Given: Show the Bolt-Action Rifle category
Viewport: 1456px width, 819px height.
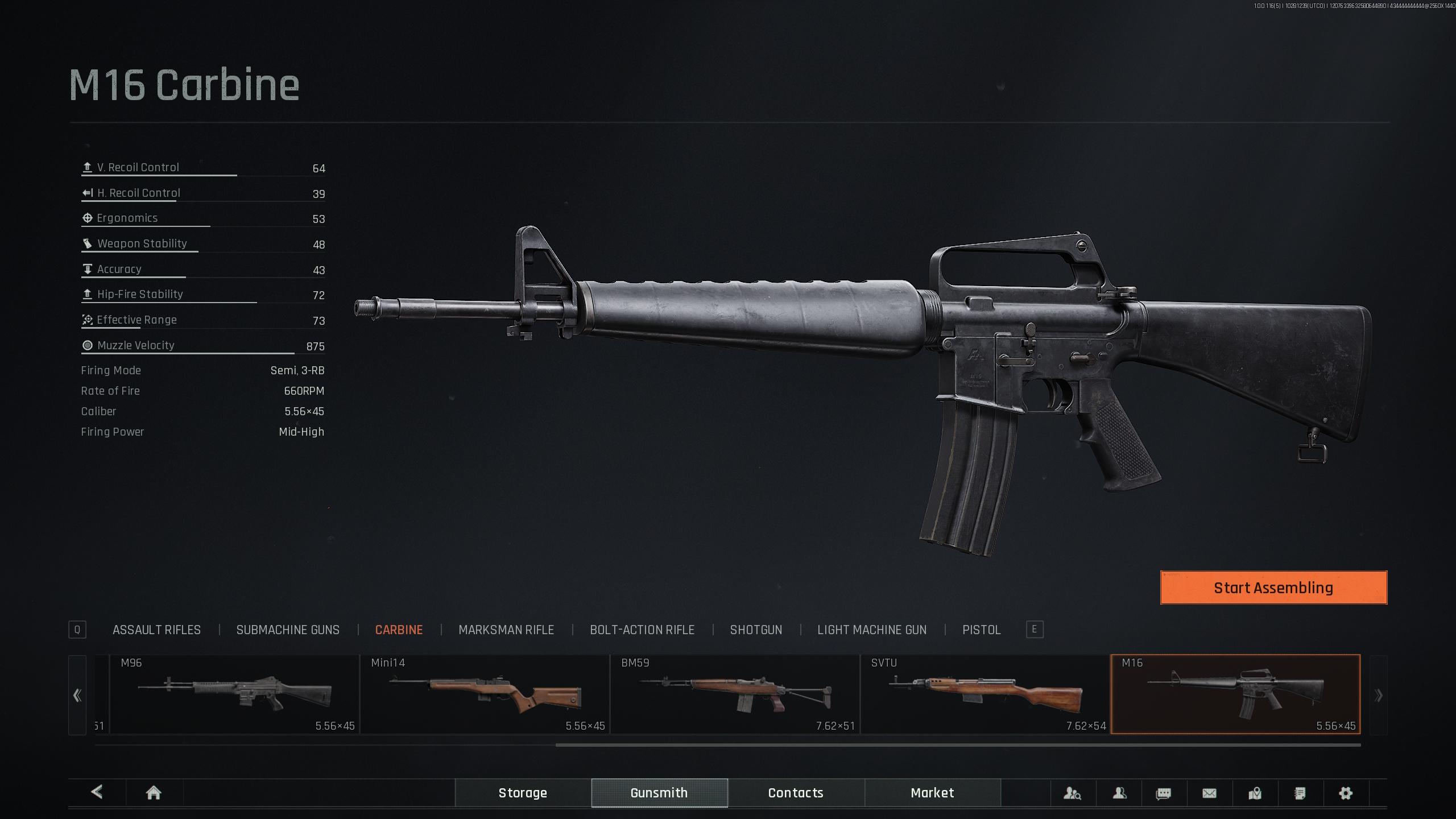Looking at the screenshot, I should 642,630.
